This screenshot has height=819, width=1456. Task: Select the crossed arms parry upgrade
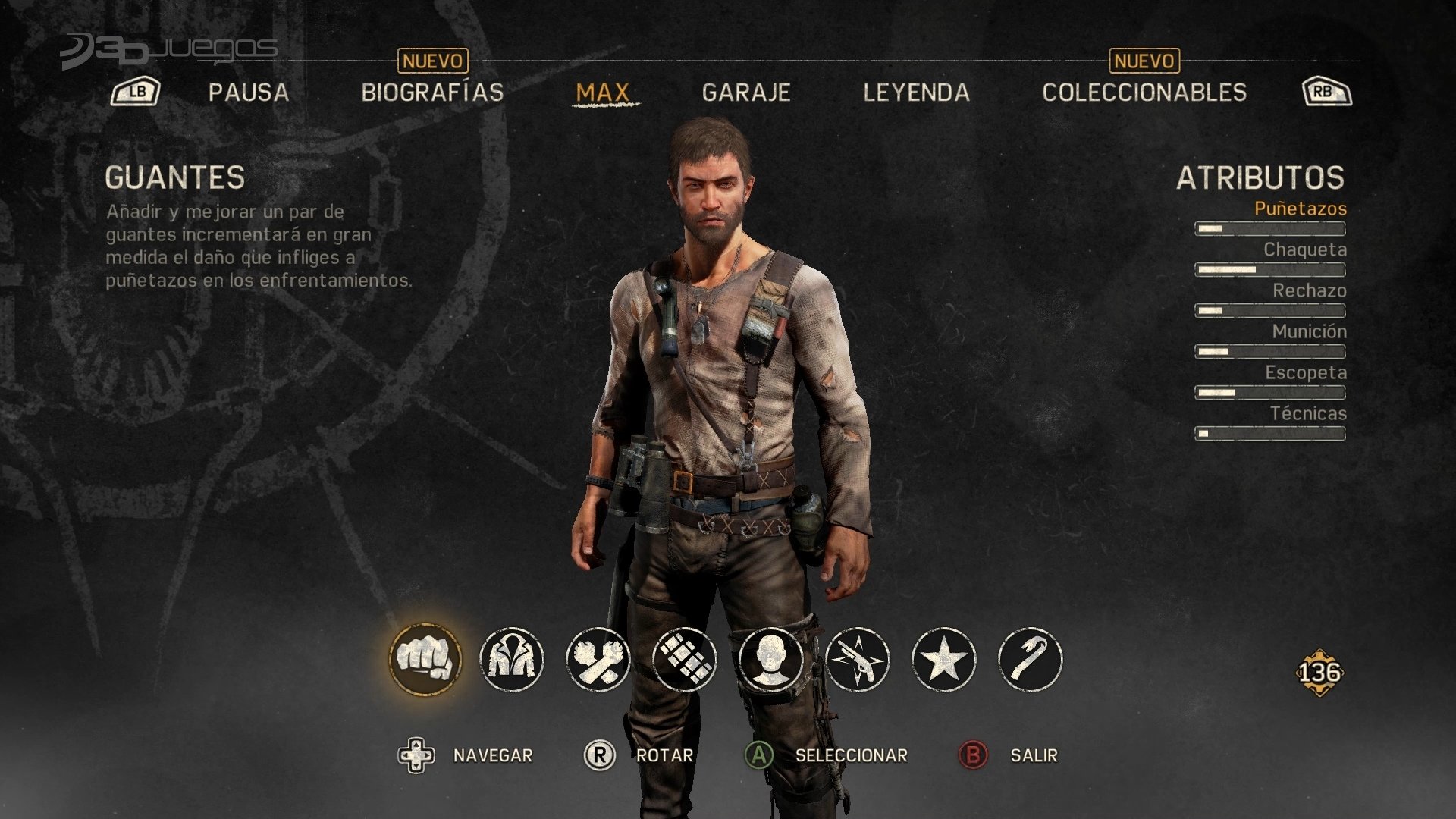point(598,659)
